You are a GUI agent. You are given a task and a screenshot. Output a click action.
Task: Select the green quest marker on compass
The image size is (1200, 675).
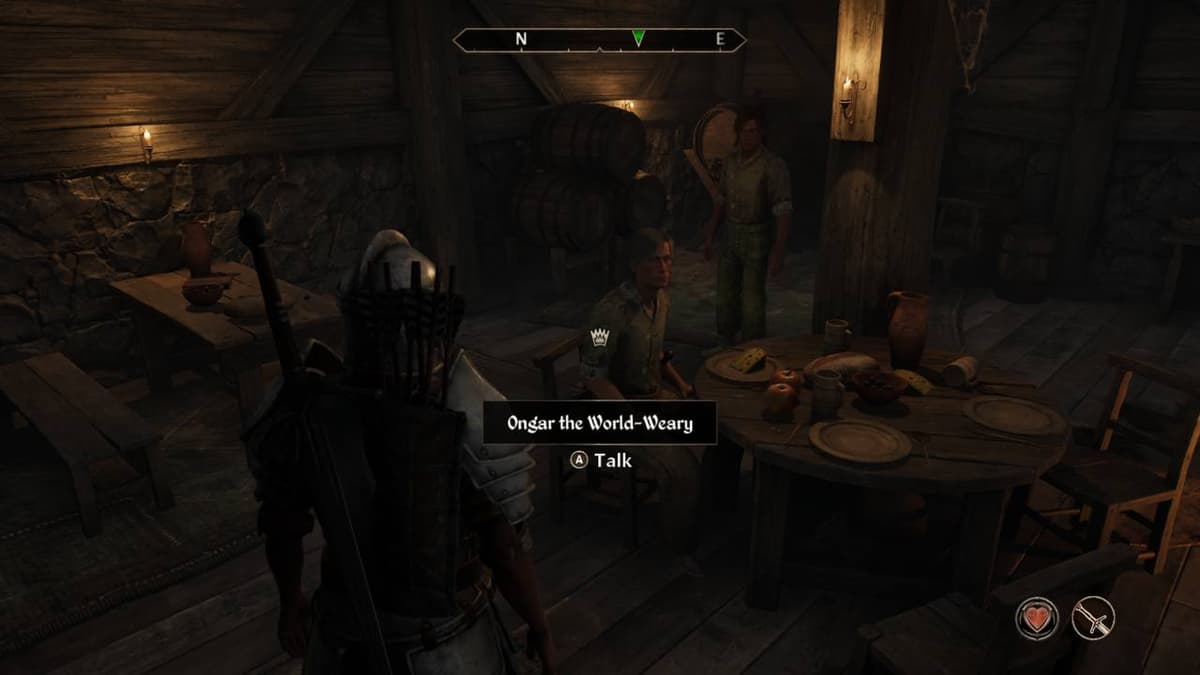pos(639,39)
